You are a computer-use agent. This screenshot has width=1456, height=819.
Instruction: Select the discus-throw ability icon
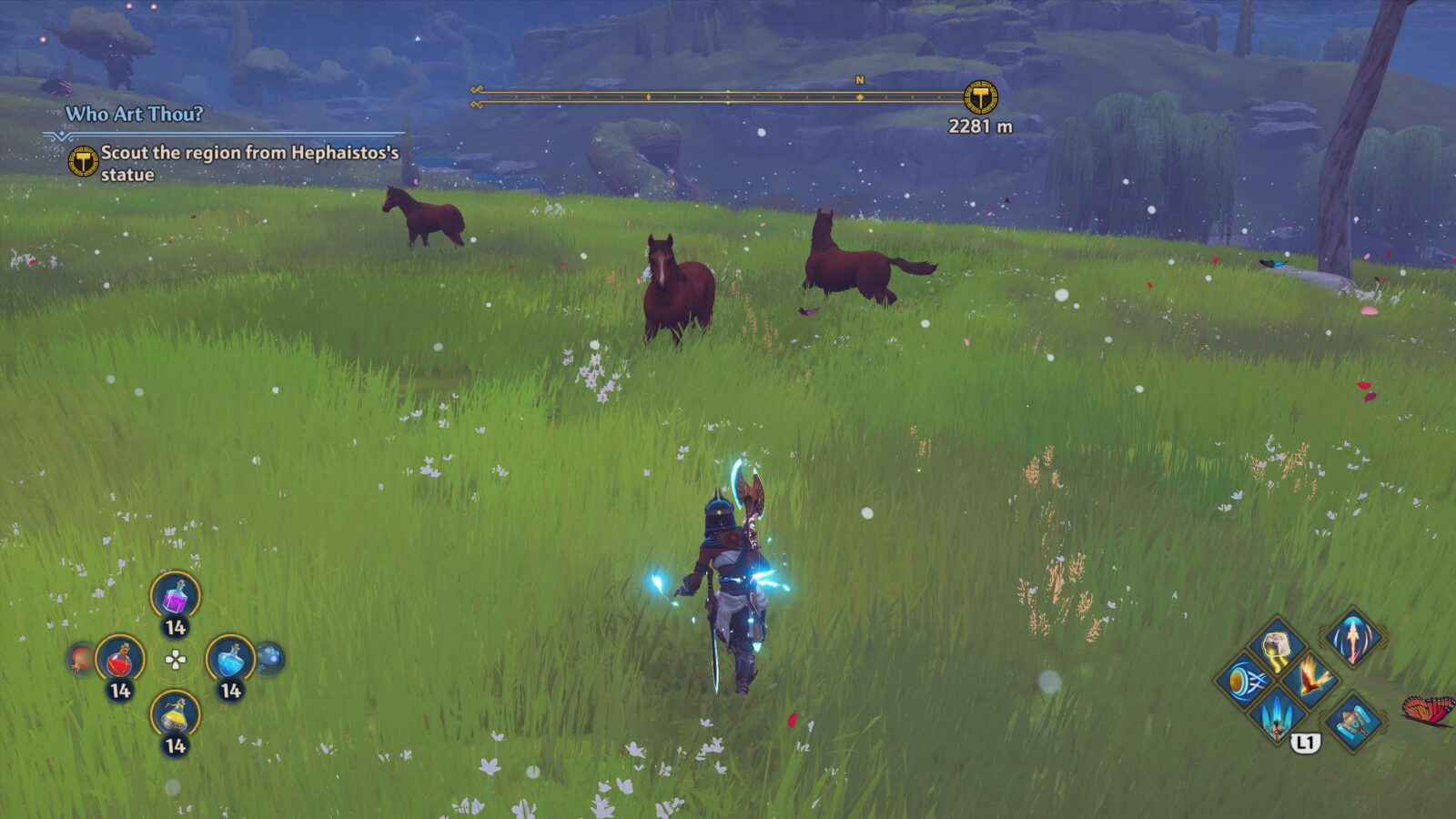tap(1243, 682)
